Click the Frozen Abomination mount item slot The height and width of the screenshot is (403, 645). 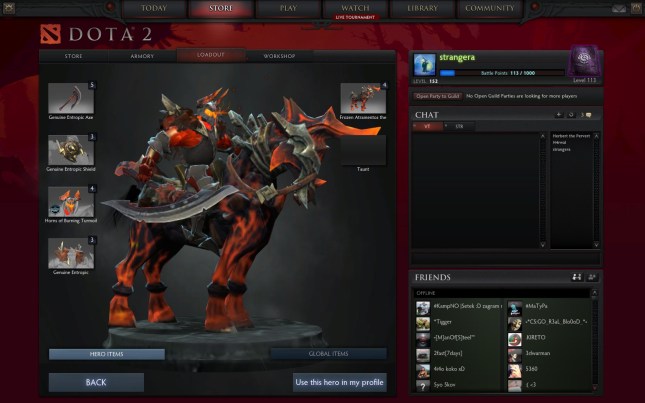coord(363,98)
